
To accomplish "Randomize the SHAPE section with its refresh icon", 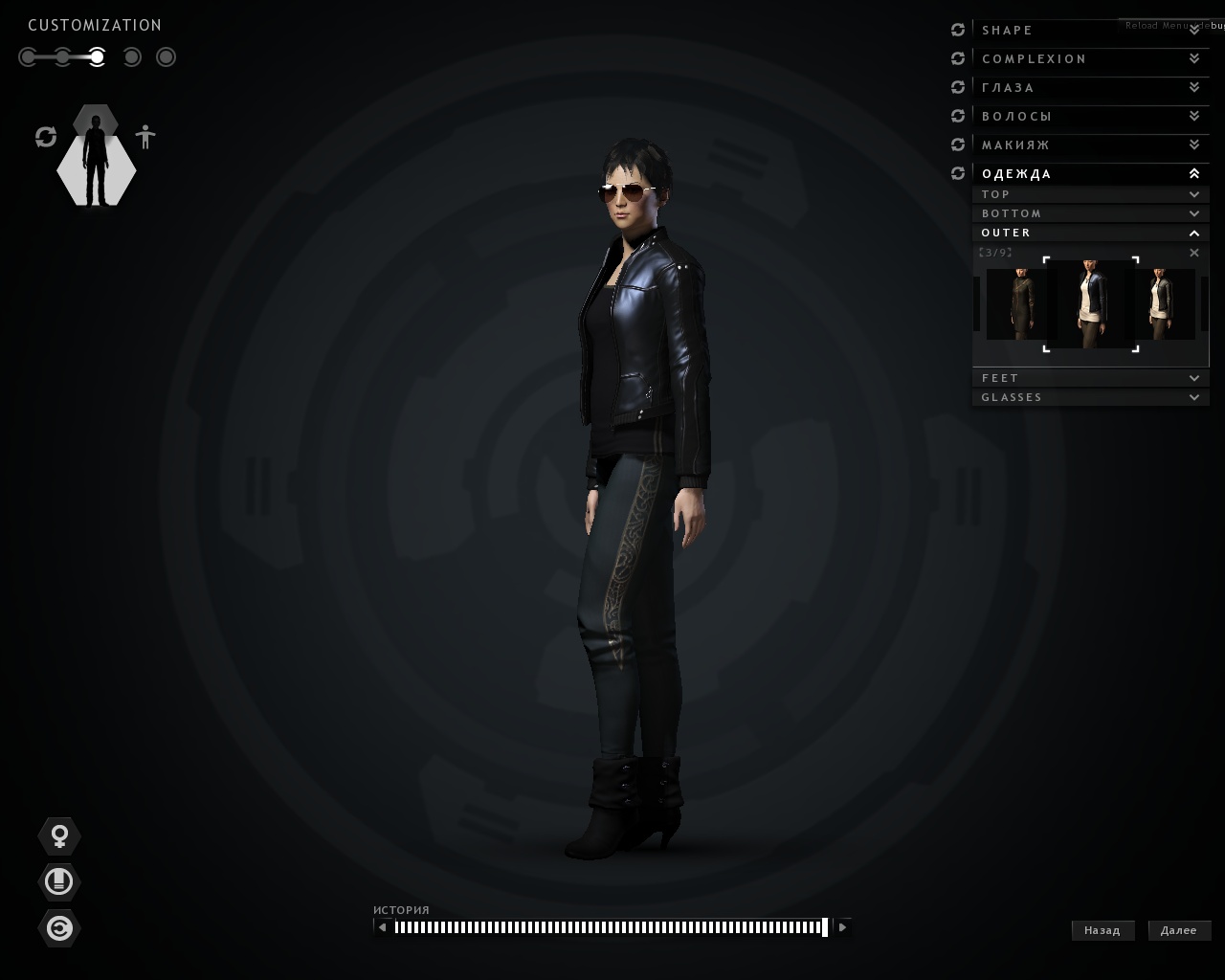I will pyautogui.click(x=958, y=31).
